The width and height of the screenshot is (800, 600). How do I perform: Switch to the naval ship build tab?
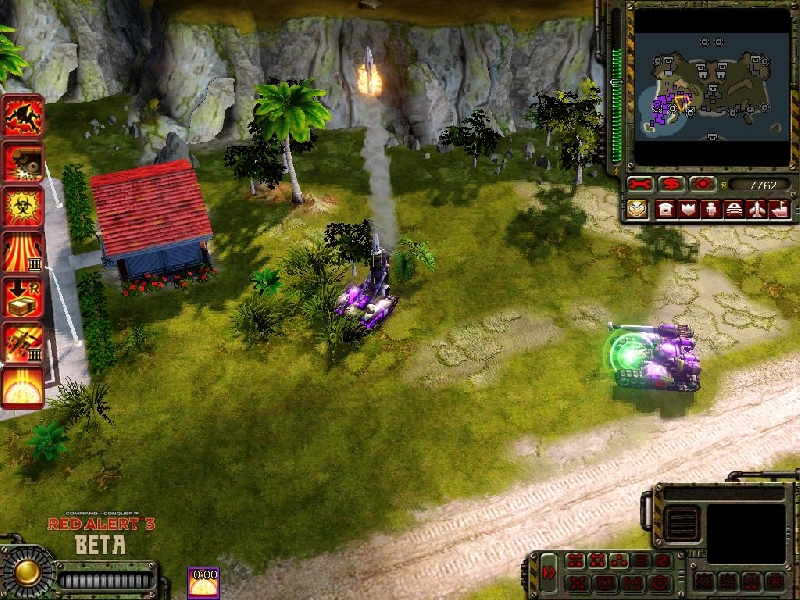(x=779, y=209)
